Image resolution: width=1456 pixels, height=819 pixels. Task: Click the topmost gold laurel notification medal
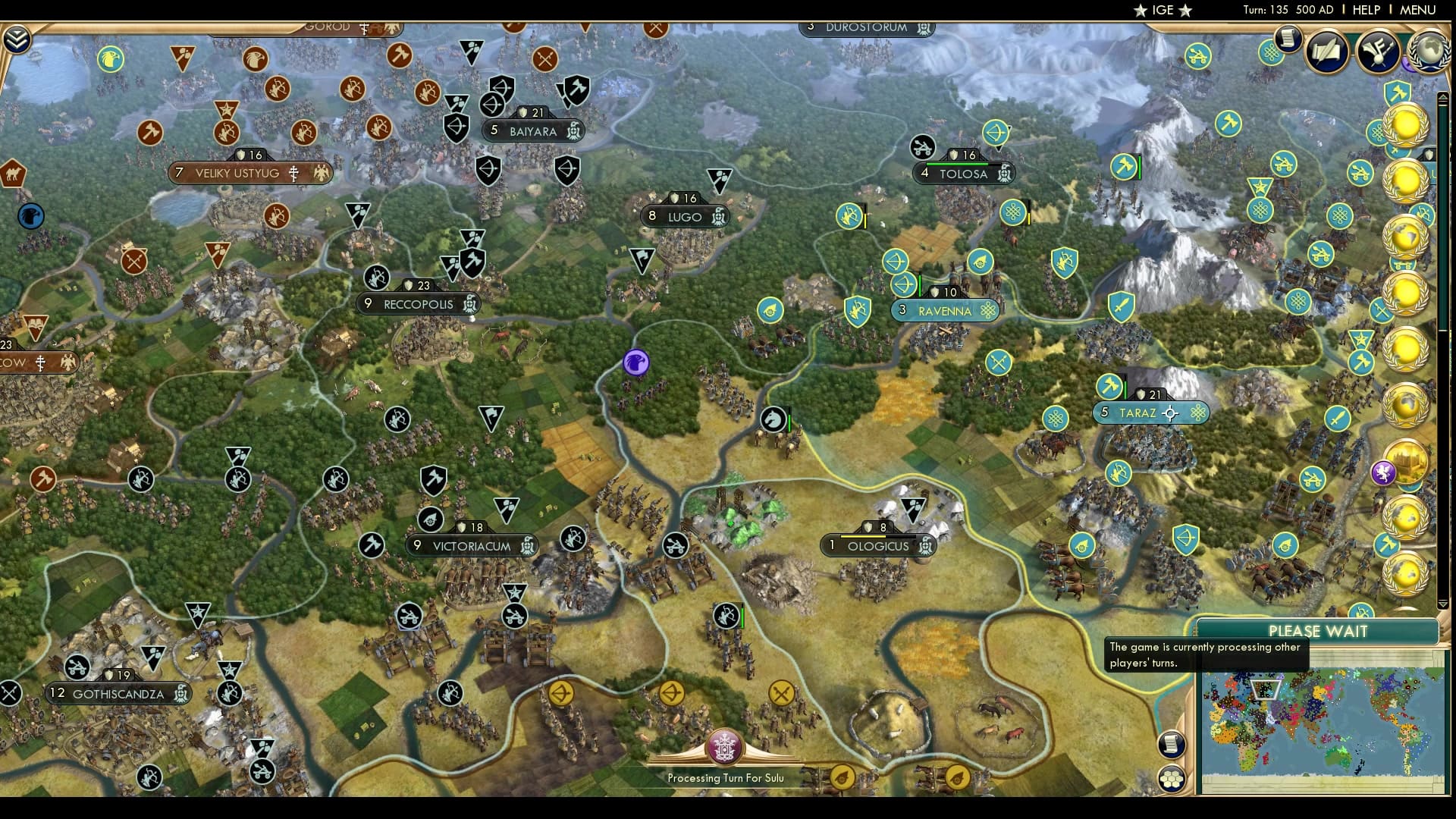click(1404, 126)
